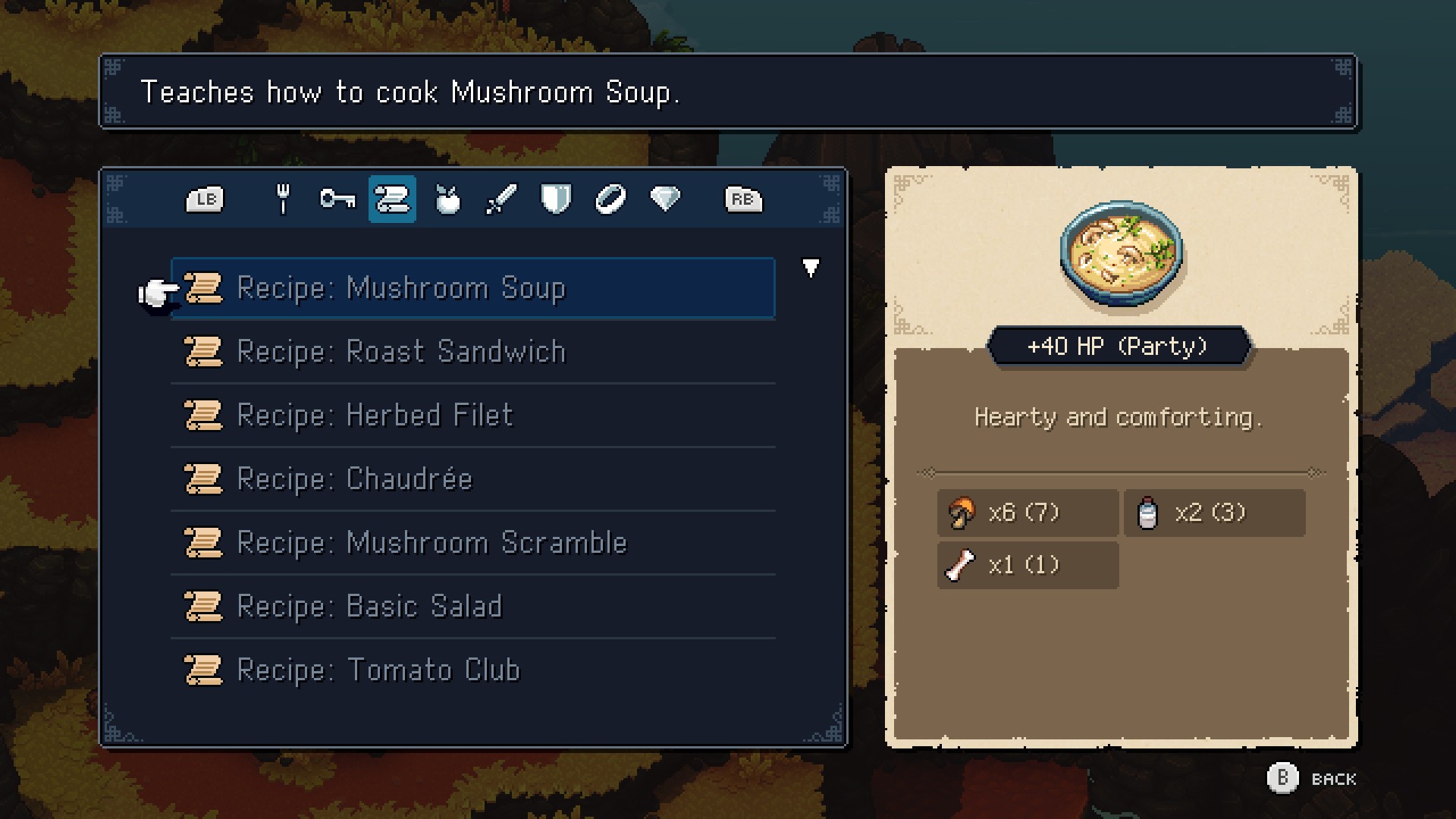The height and width of the screenshot is (819, 1456).
Task: Pick the Mushroom Scramble recipe
Action: (x=472, y=543)
